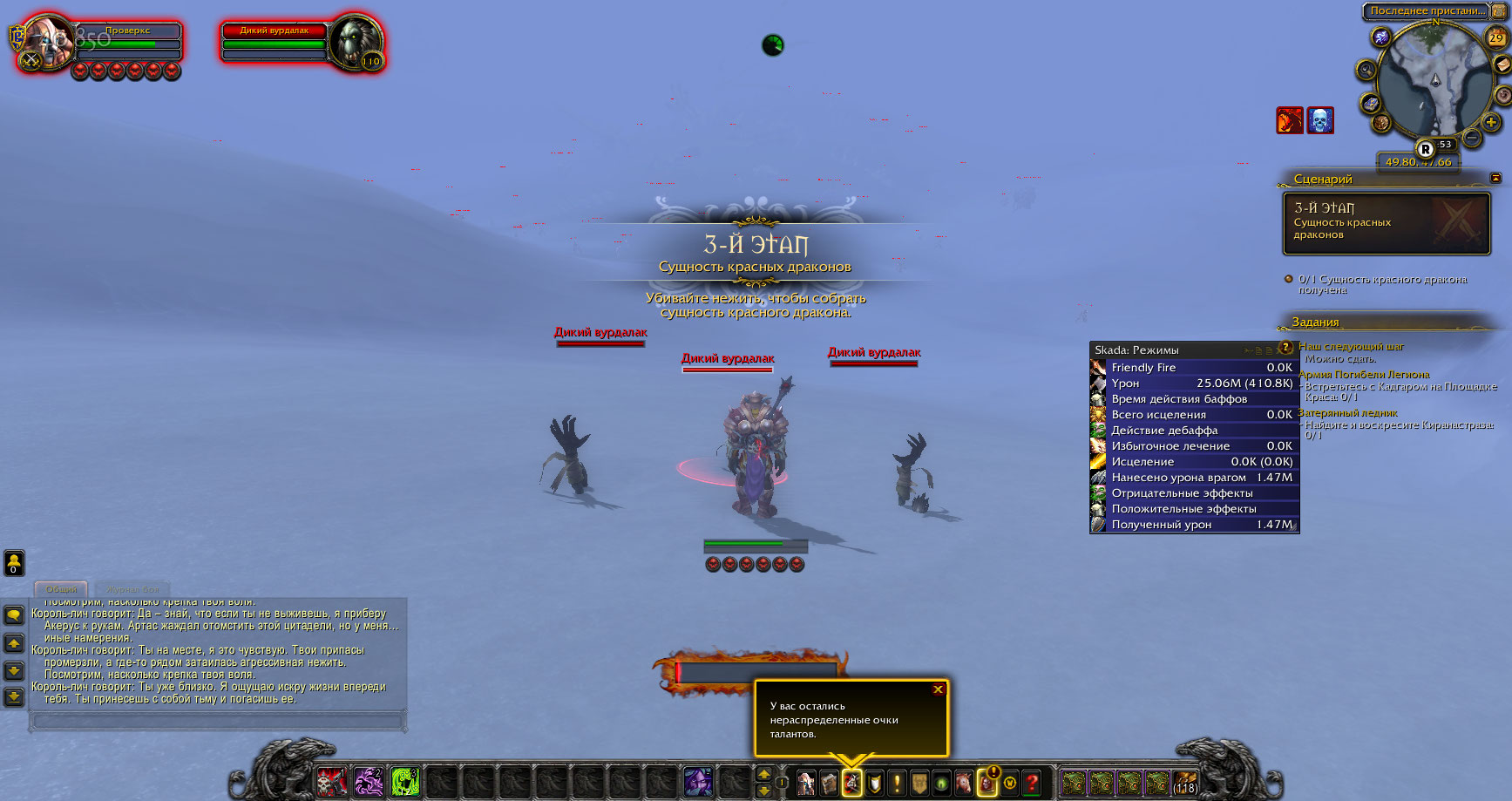Open the backpack showing 118 slots

1184,783
